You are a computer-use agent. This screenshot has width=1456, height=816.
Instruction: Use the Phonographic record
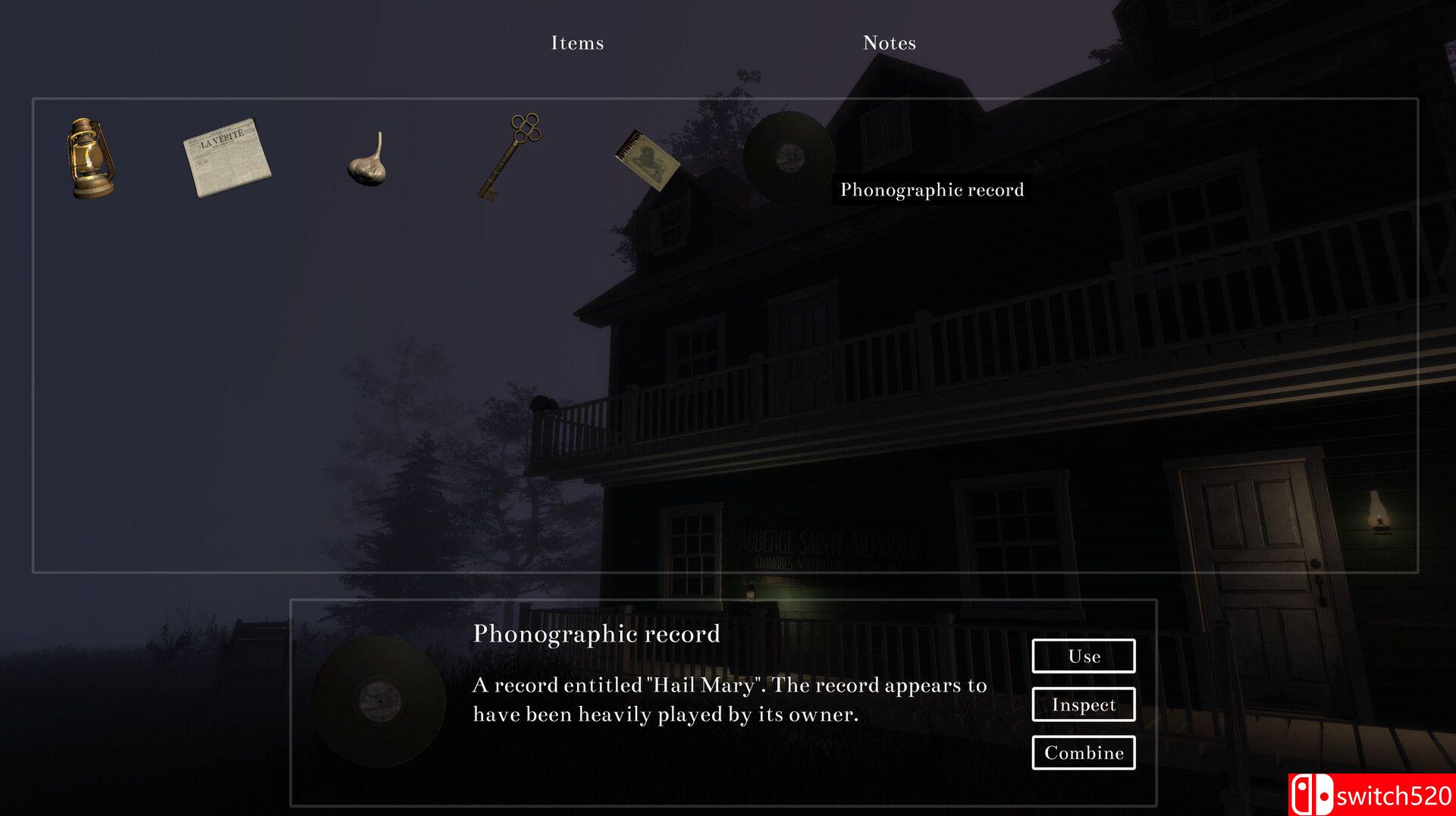[x=1083, y=656]
